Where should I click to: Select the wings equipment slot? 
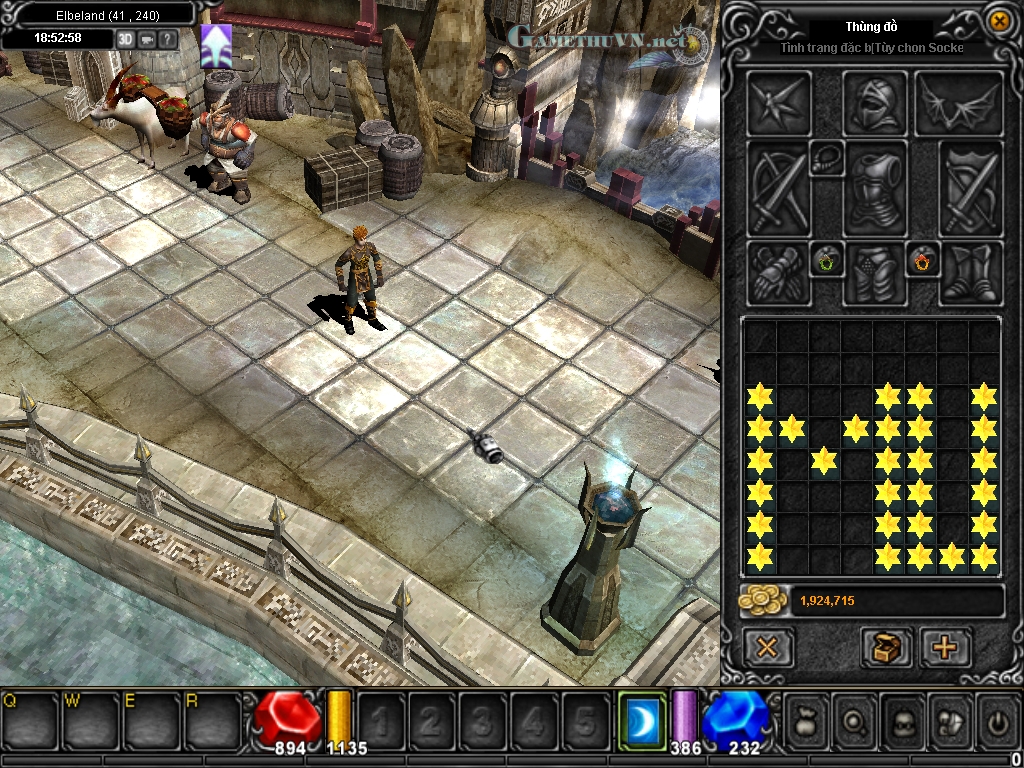tap(958, 103)
